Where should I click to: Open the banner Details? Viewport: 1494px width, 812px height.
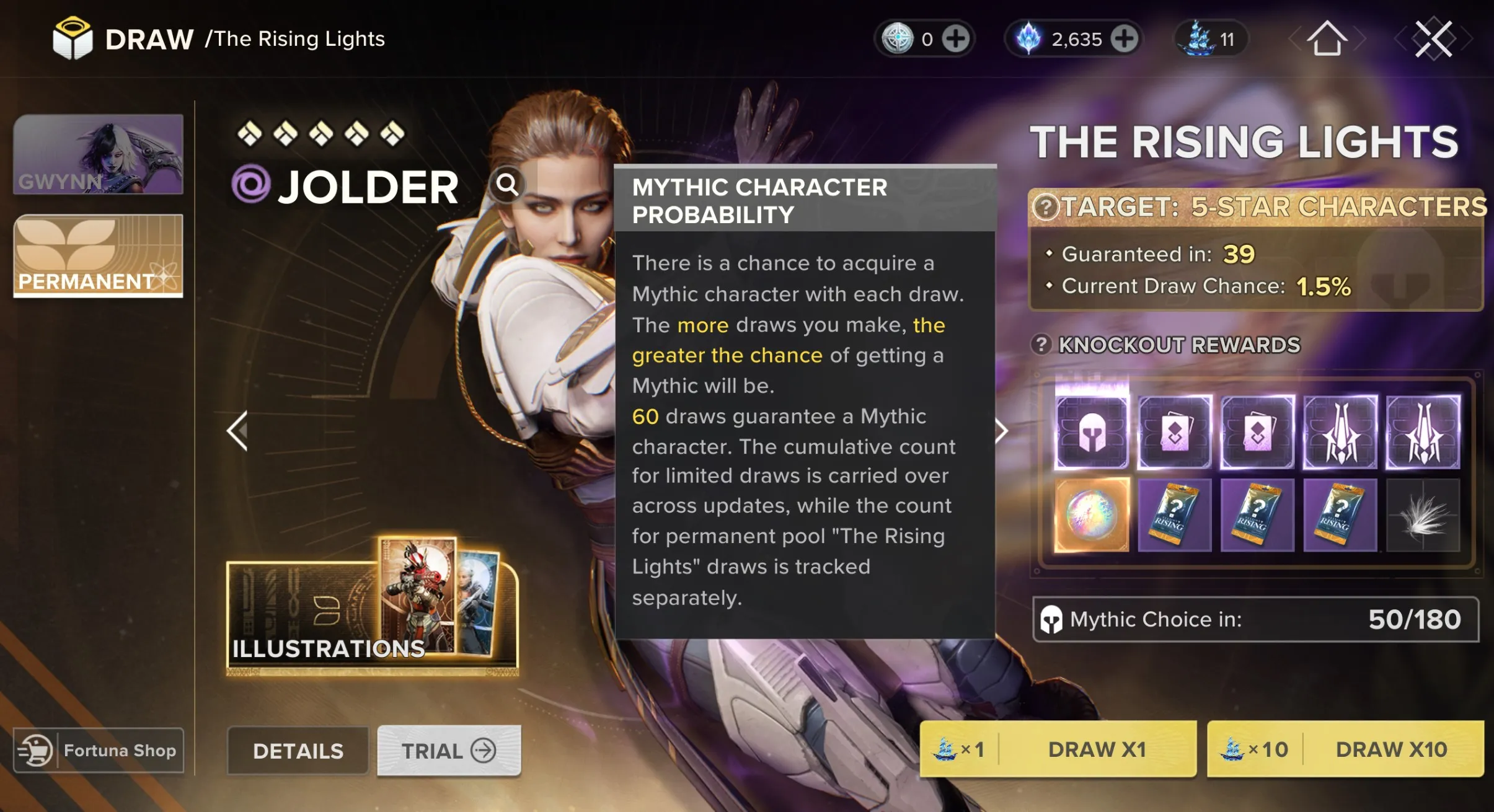point(298,751)
